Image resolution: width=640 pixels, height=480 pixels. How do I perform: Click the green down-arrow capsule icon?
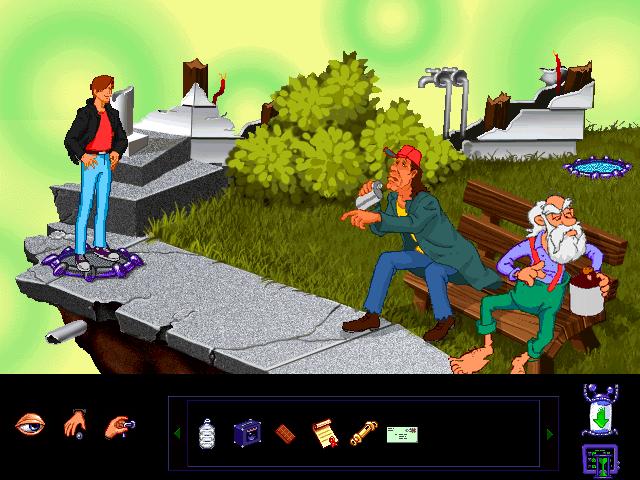597,411
